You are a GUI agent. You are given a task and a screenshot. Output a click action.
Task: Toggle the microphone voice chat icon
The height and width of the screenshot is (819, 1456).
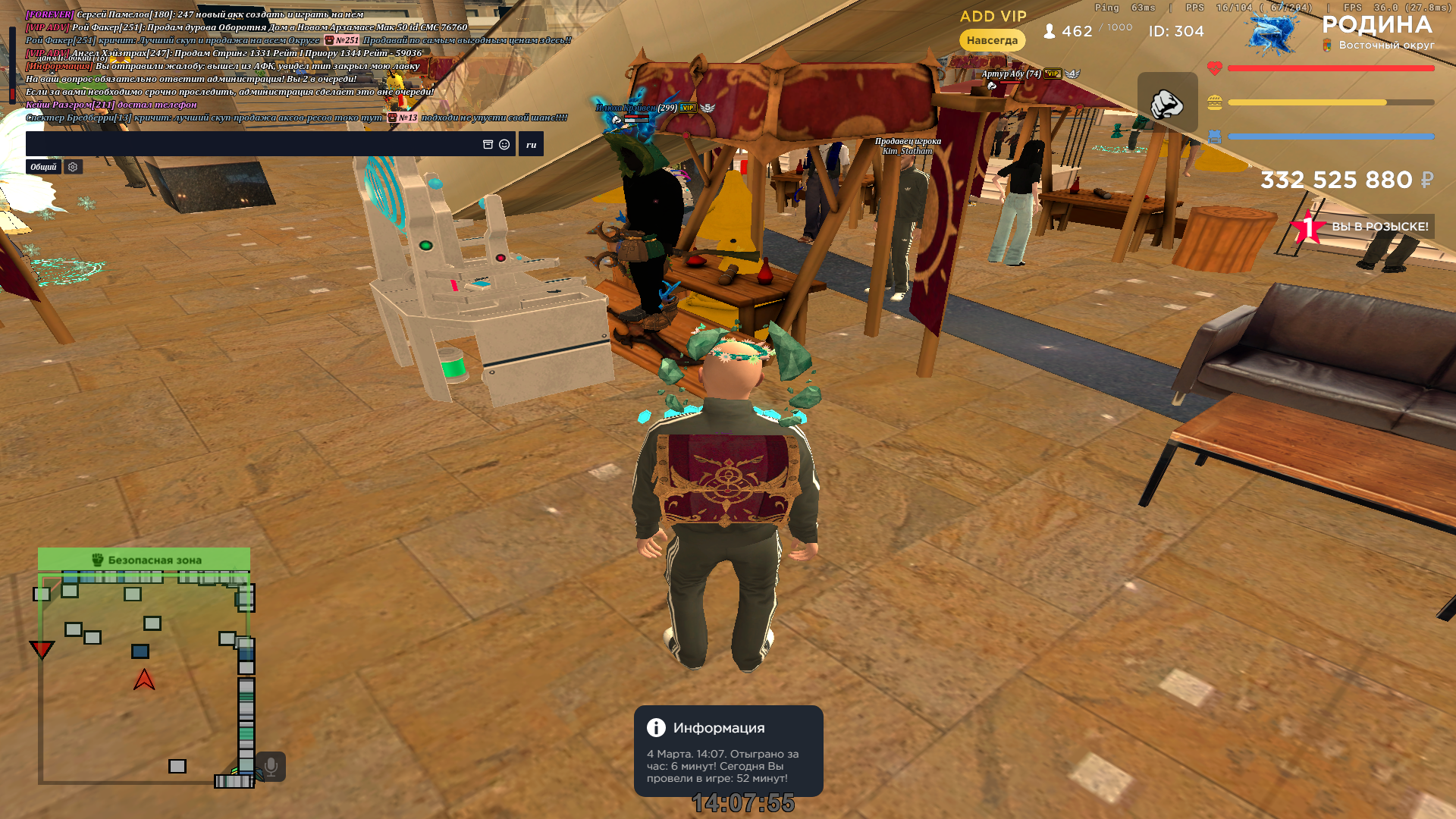click(271, 767)
